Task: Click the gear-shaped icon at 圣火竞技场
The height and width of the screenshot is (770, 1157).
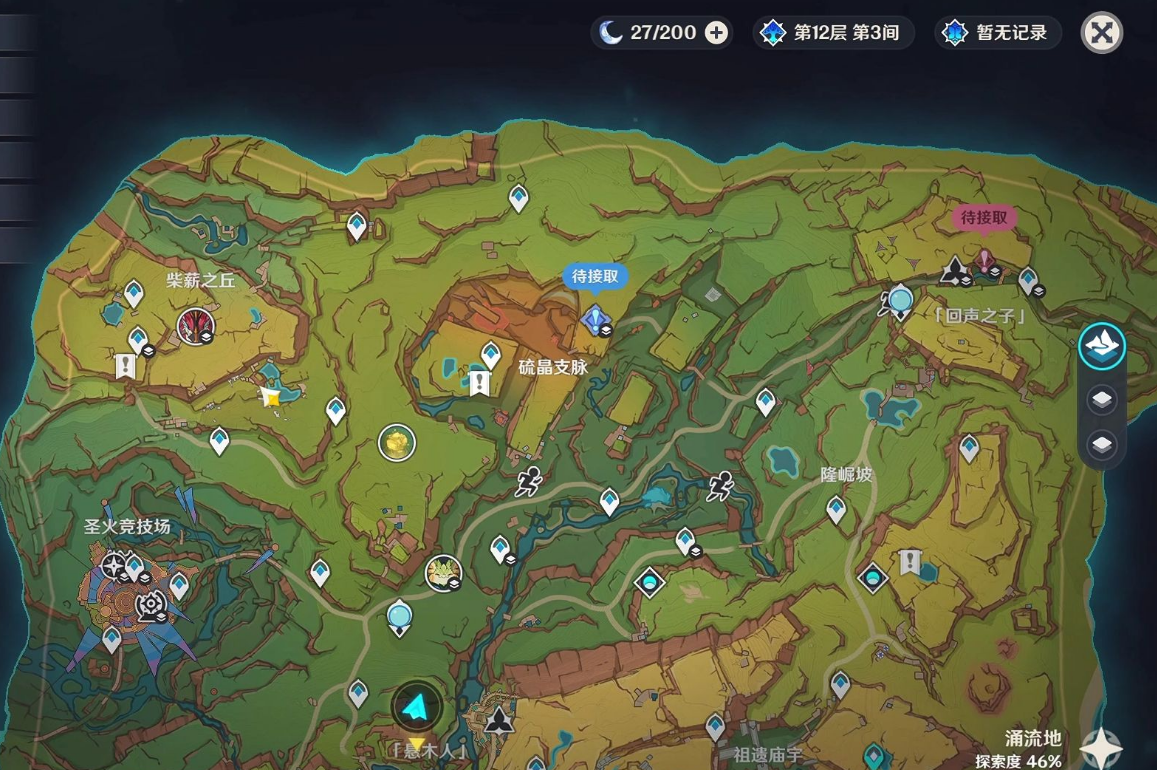Action: point(152,605)
